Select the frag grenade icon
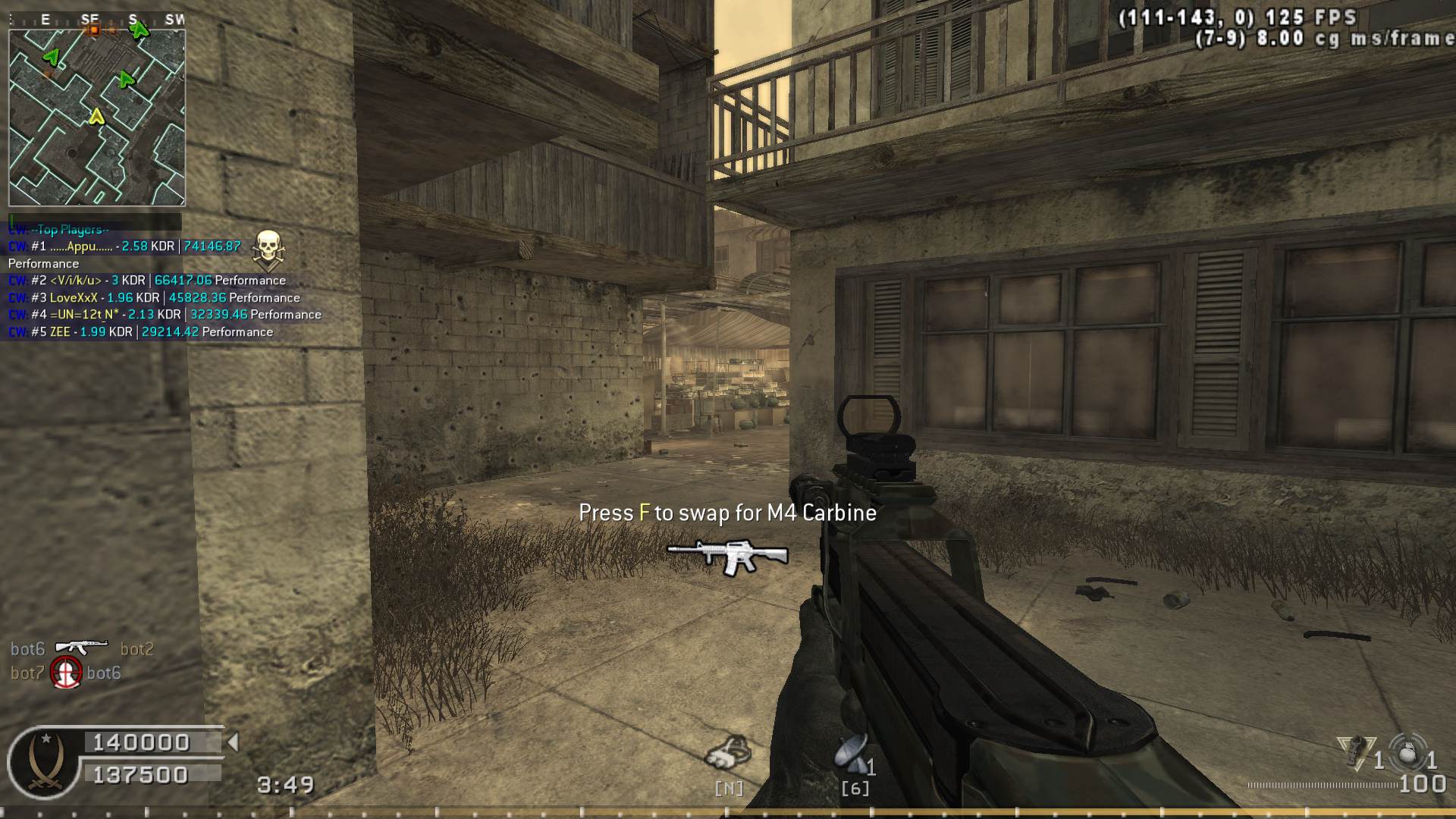Screen dimensions: 1456x819 coord(1408,753)
